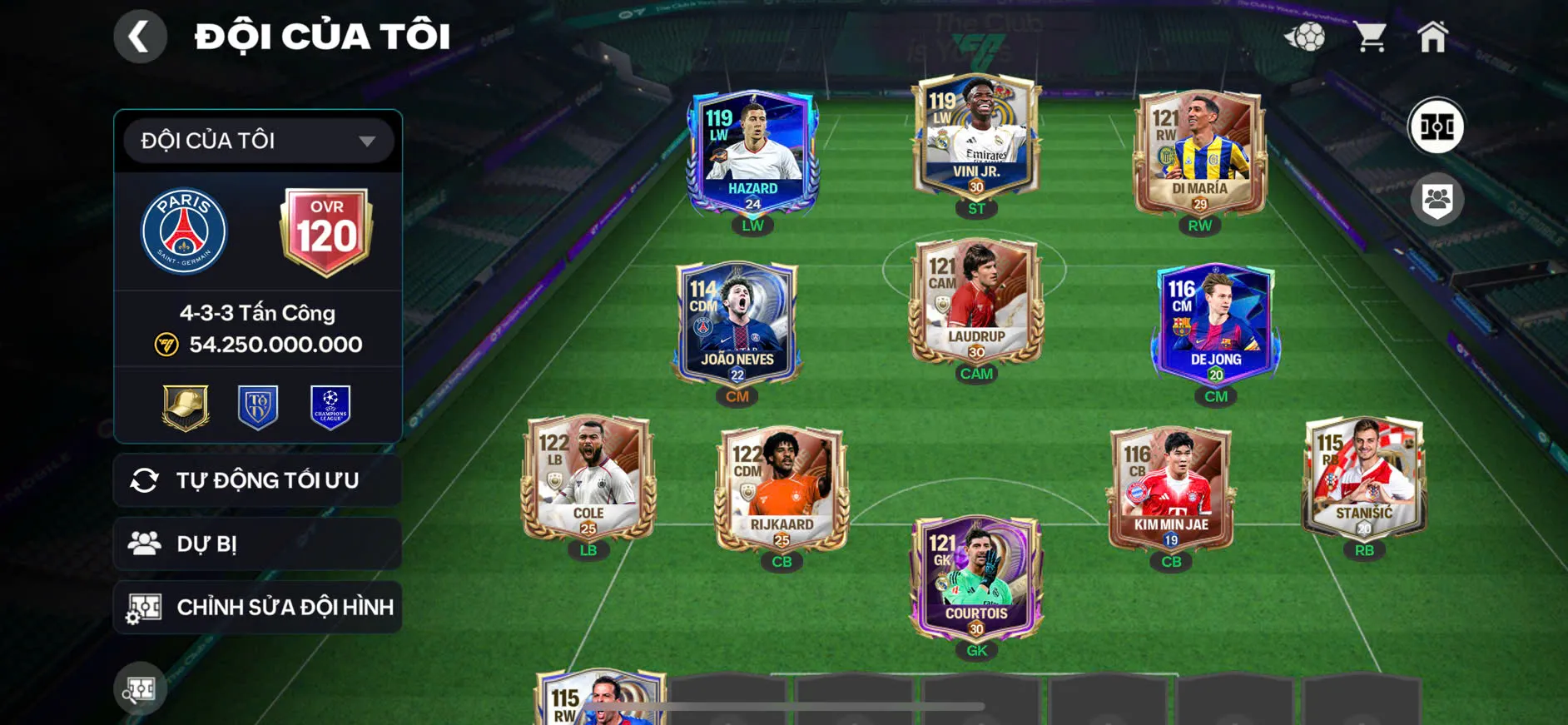Tap the De Jong CM card
The height and width of the screenshot is (725, 1568).
[x=1215, y=323]
